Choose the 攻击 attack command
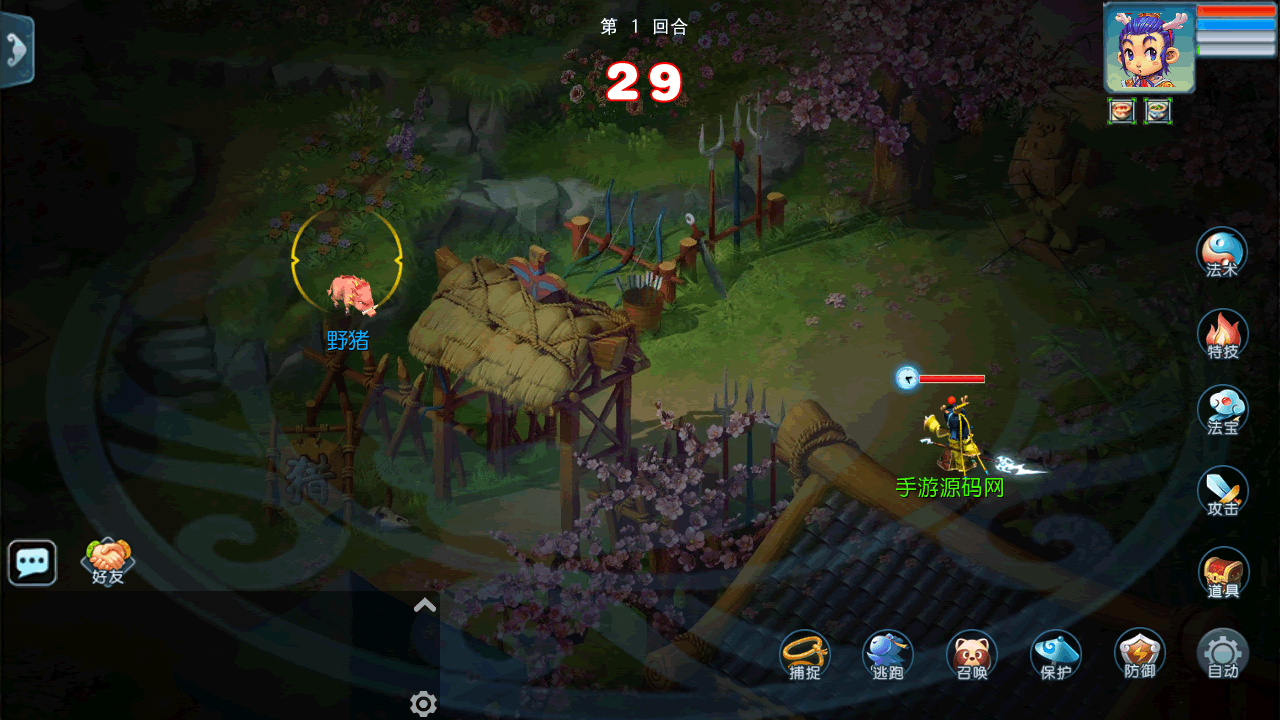The height and width of the screenshot is (720, 1280). (x=1222, y=491)
